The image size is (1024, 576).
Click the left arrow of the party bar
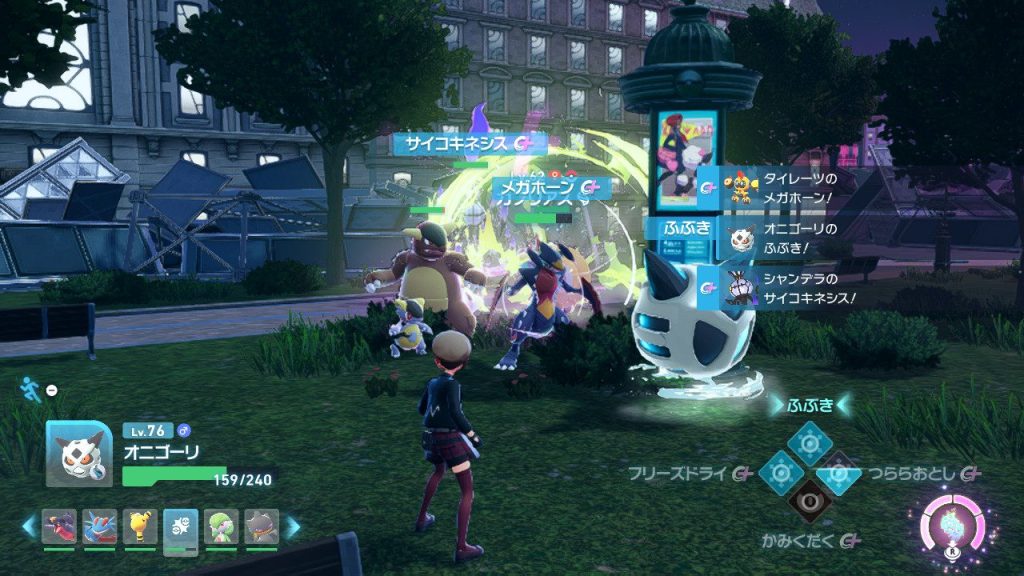pos(31,526)
